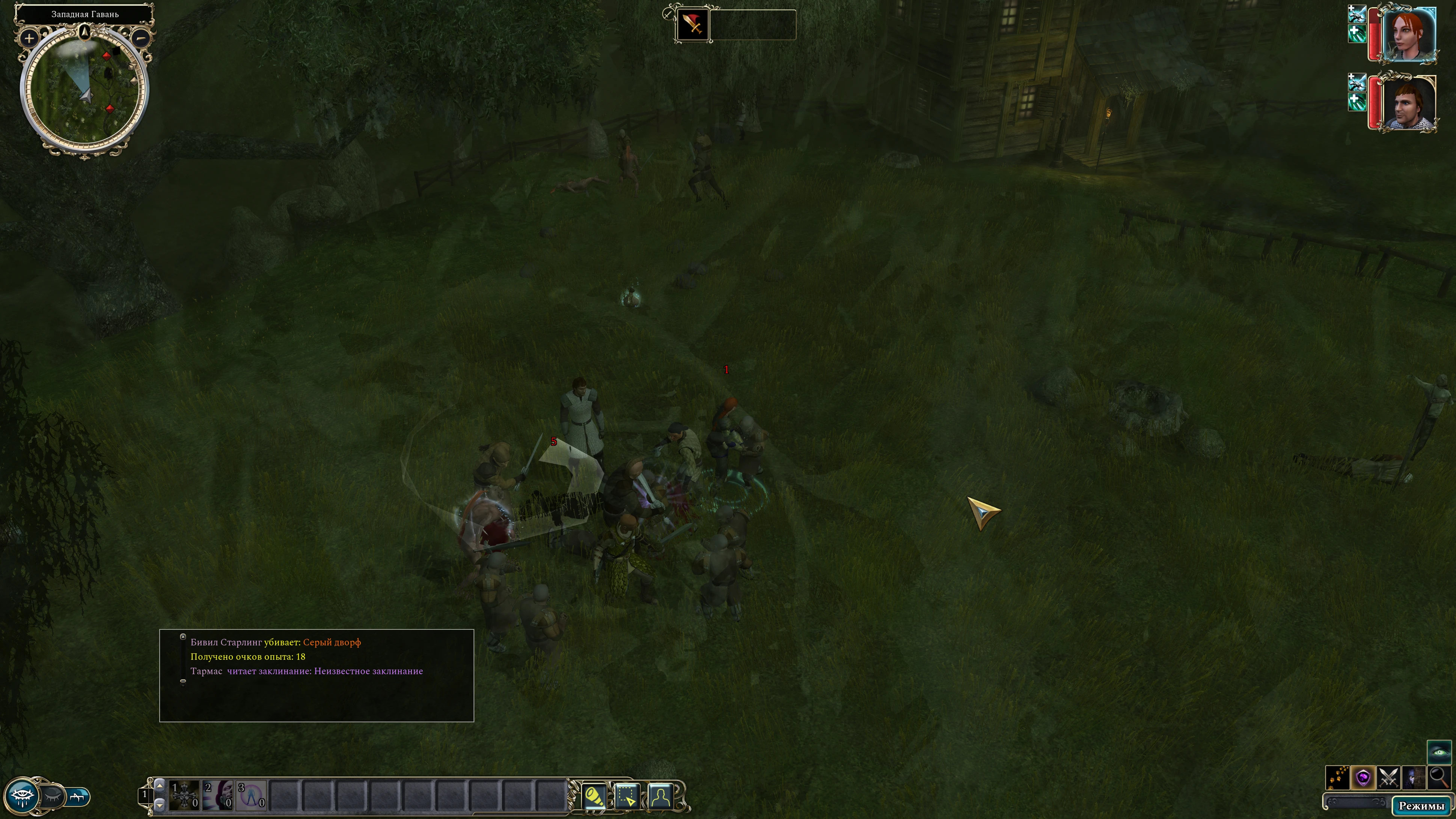This screenshot has width=1456, height=819.
Task: Toggle the paw prints tracking mode
Action: tap(1337, 778)
